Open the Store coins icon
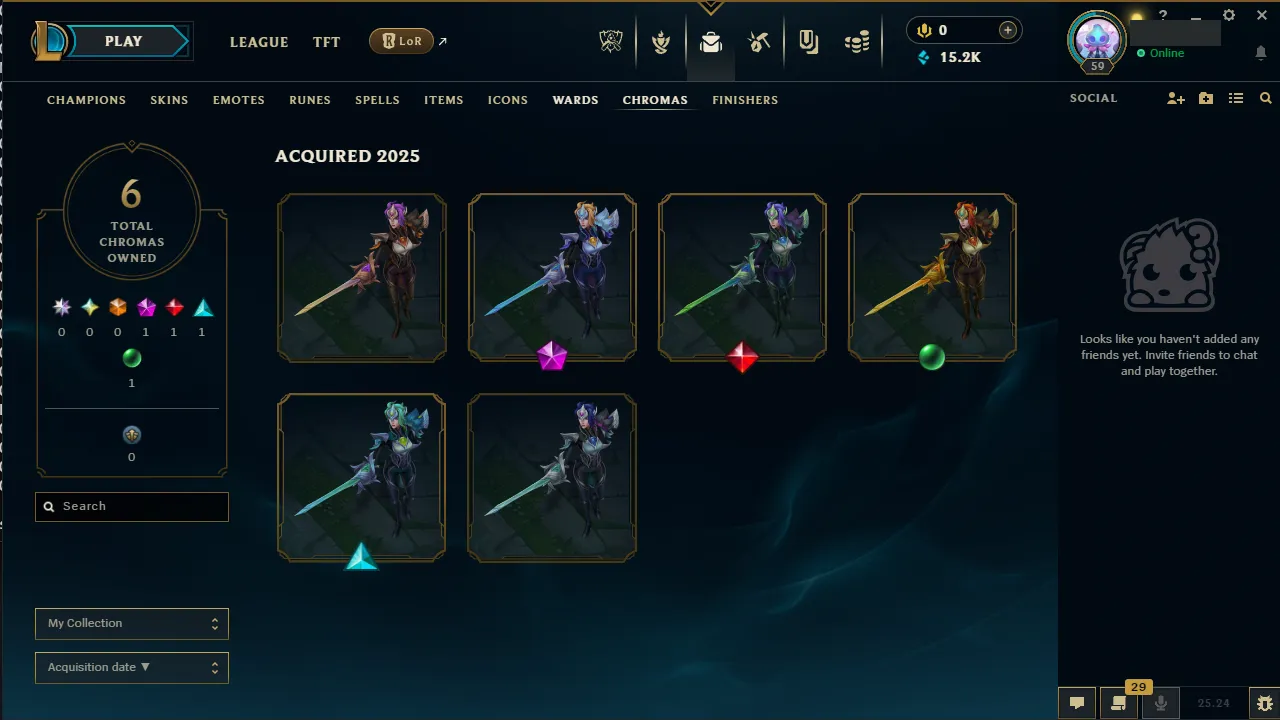Image resolution: width=1280 pixels, height=720 pixels. (857, 41)
